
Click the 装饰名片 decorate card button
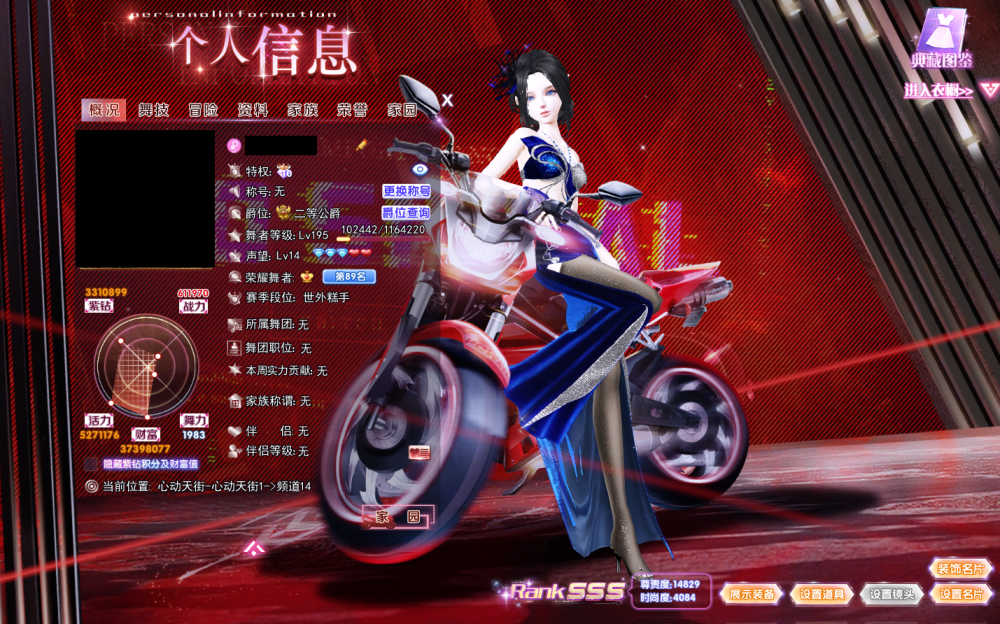click(x=961, y=569)
